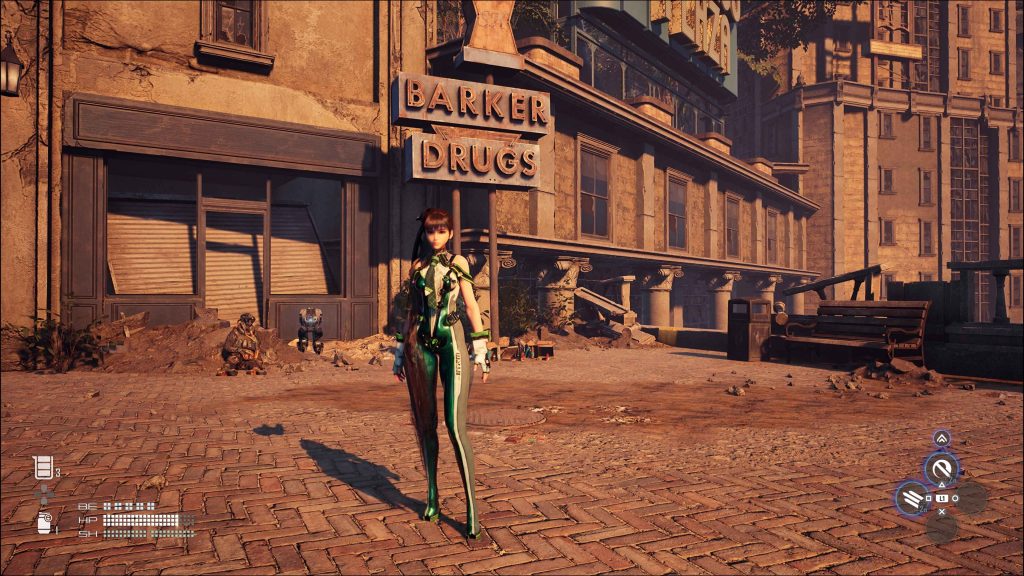Select the canister consumable item icon

tap(43, 521)
